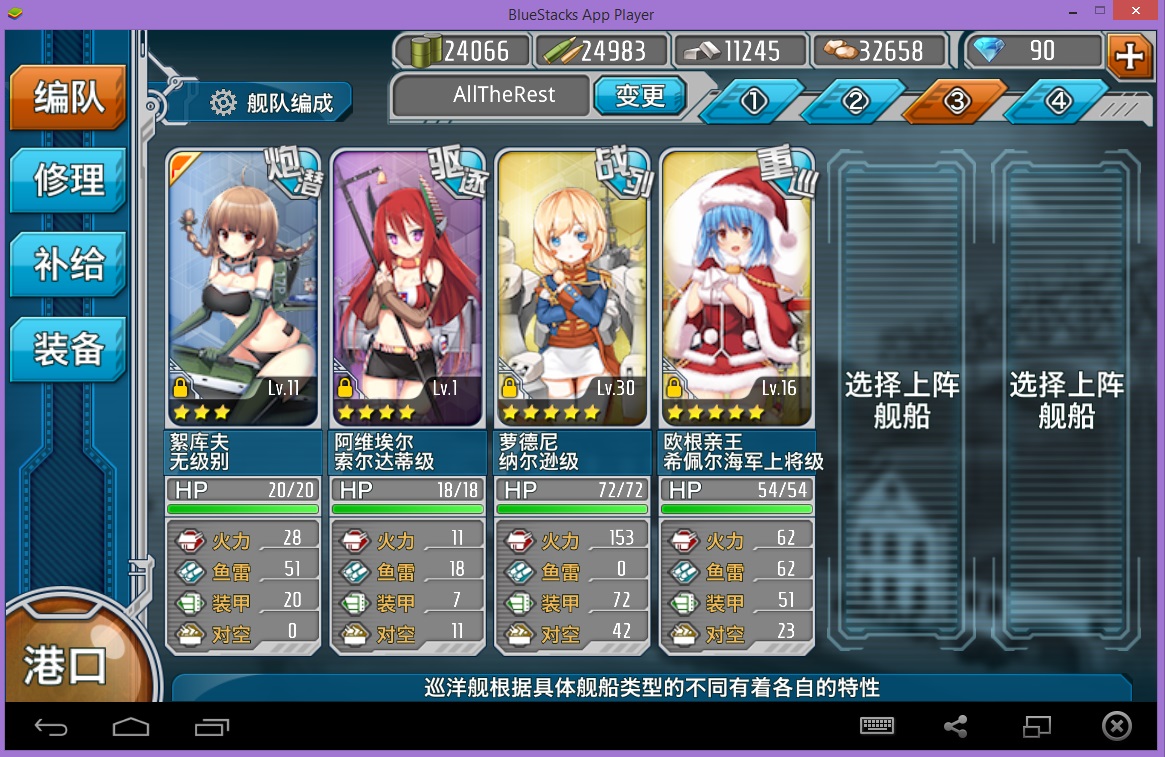
Task: Open the 修理 repair menu
Action: click(68, 180)
